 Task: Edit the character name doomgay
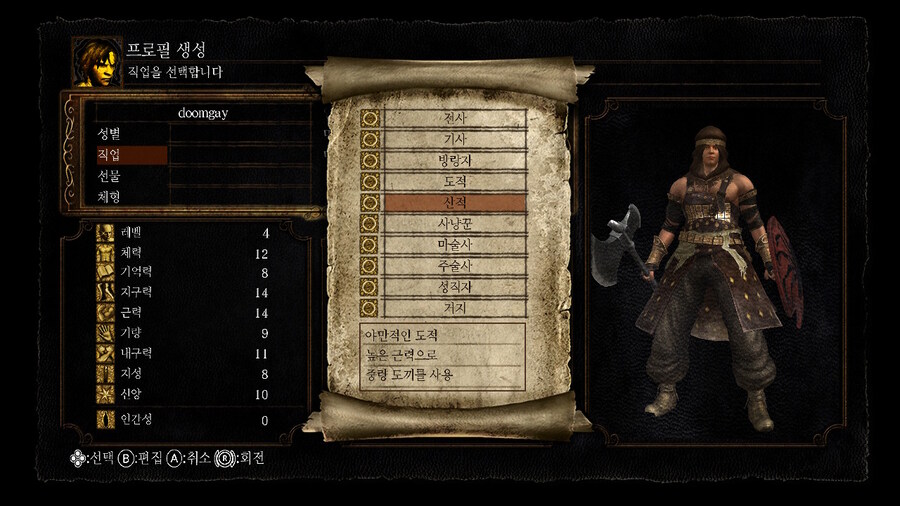pyautogui.click(x=203, y=113)
